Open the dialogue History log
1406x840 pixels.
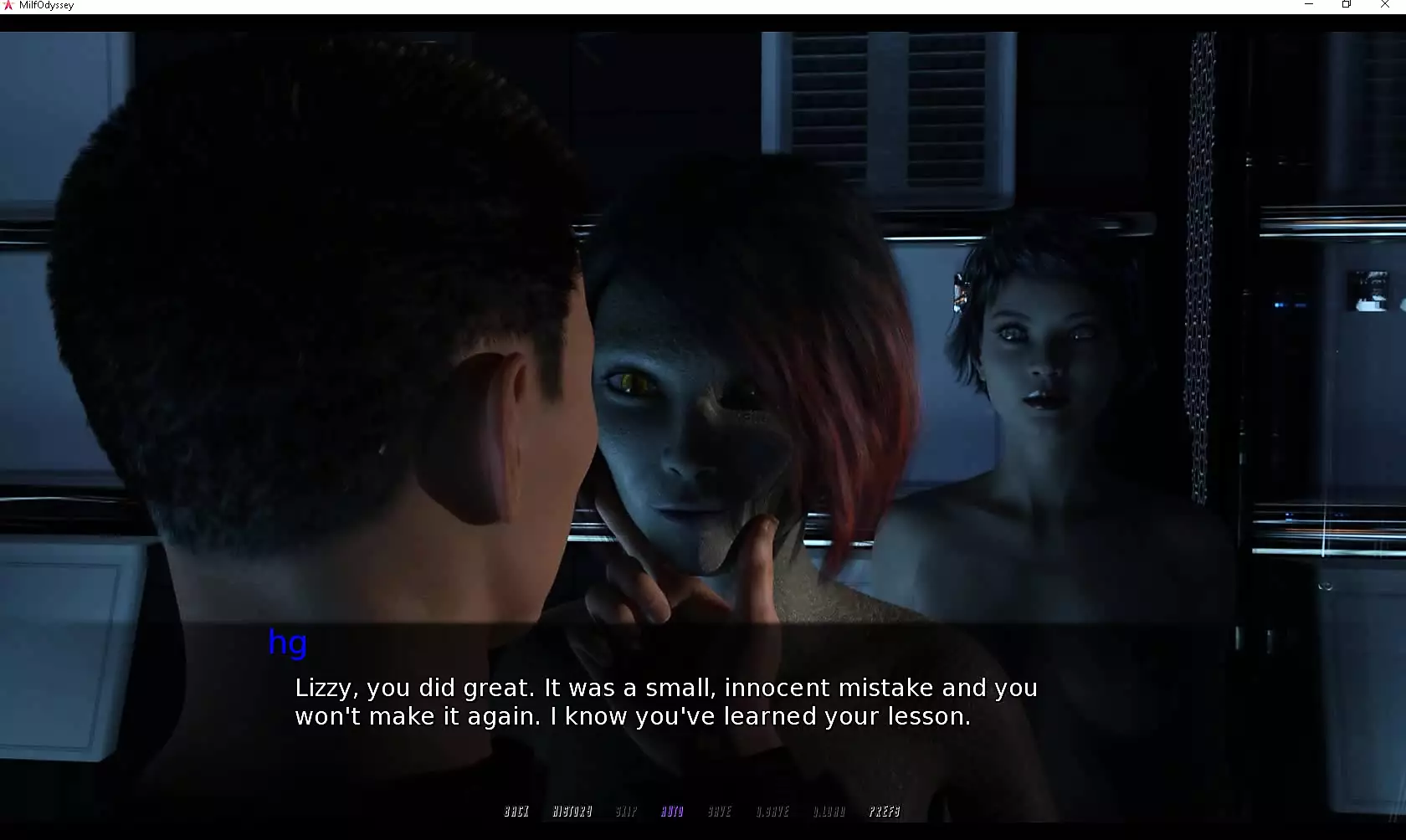pos(572,812)
